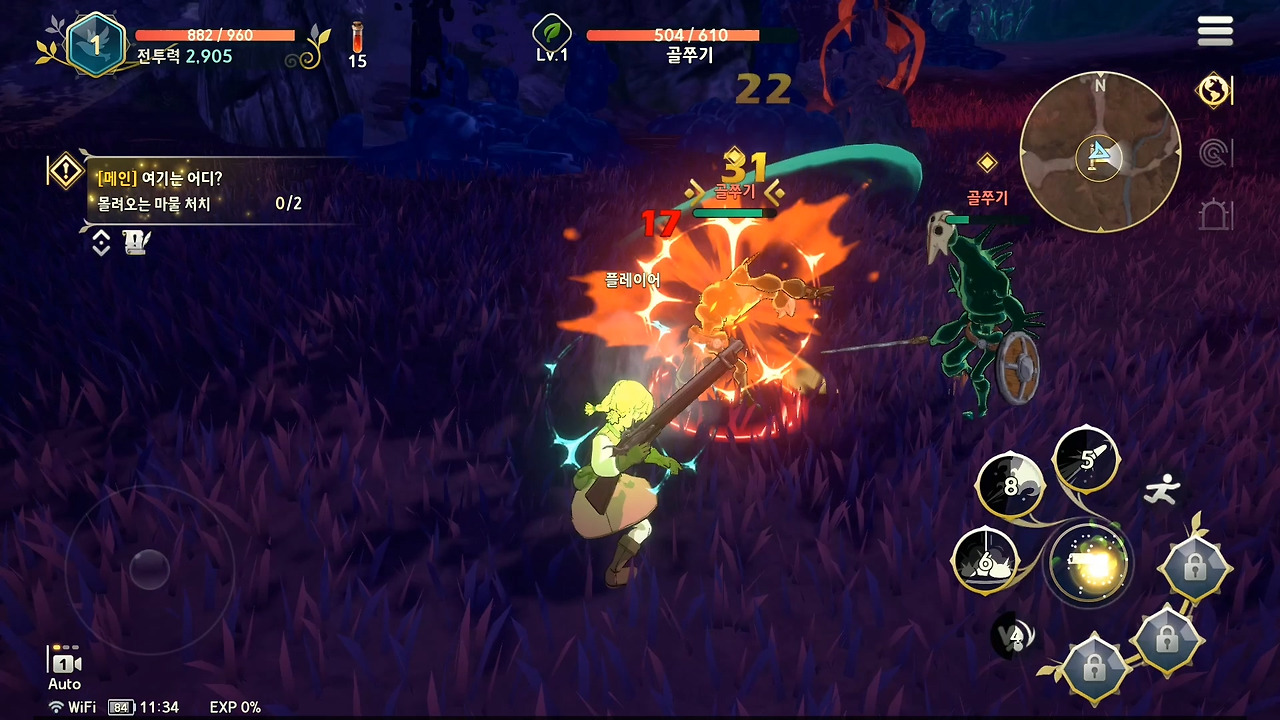Use the red health potion

357,45
